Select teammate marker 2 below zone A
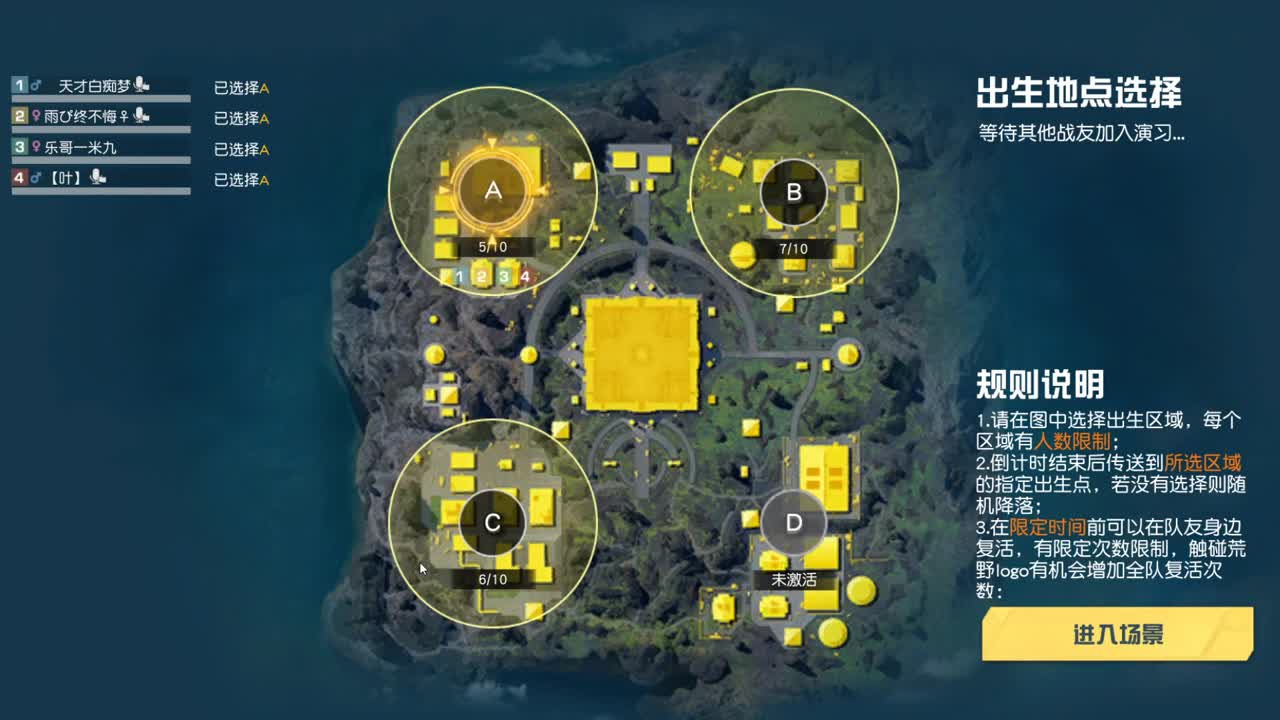The width and height of the screenshot is (1280, 720). tap(481, 276)
